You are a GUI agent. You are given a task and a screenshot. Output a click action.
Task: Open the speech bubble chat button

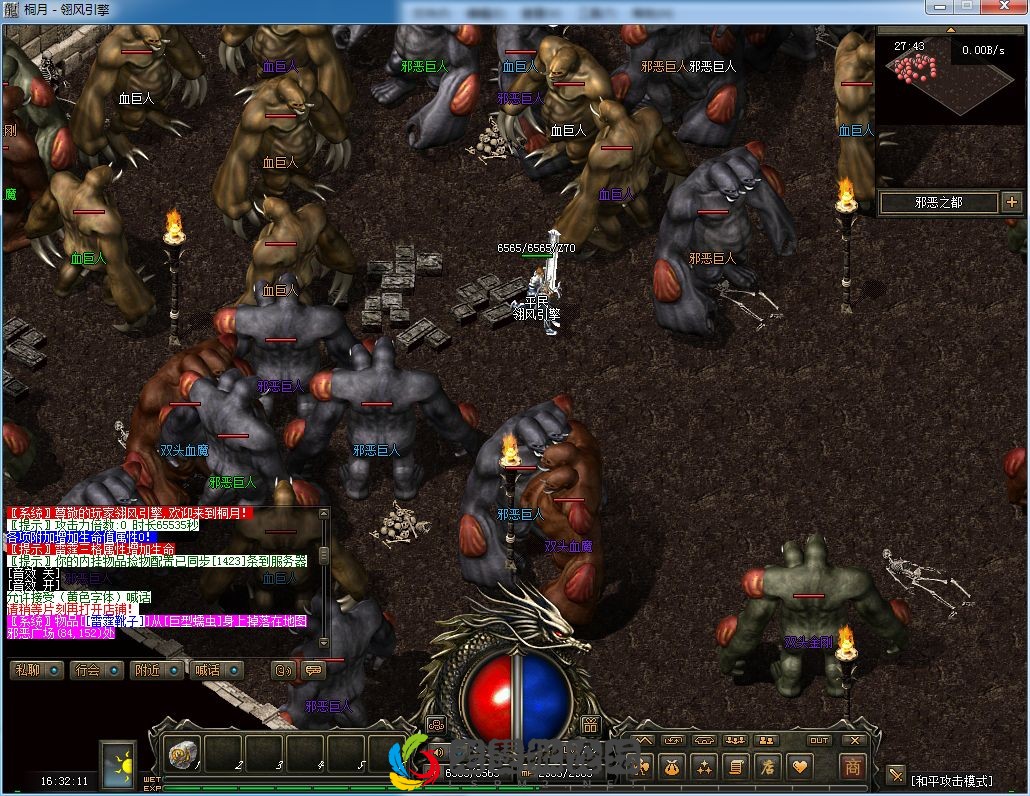click(x=313, y=670)
